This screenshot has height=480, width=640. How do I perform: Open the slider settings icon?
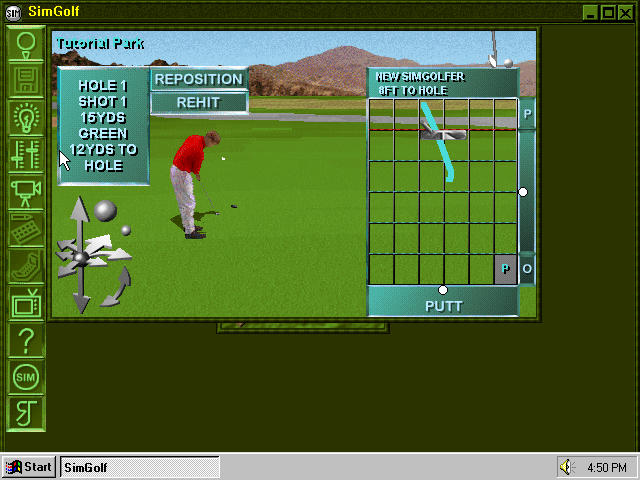point(27,155)
